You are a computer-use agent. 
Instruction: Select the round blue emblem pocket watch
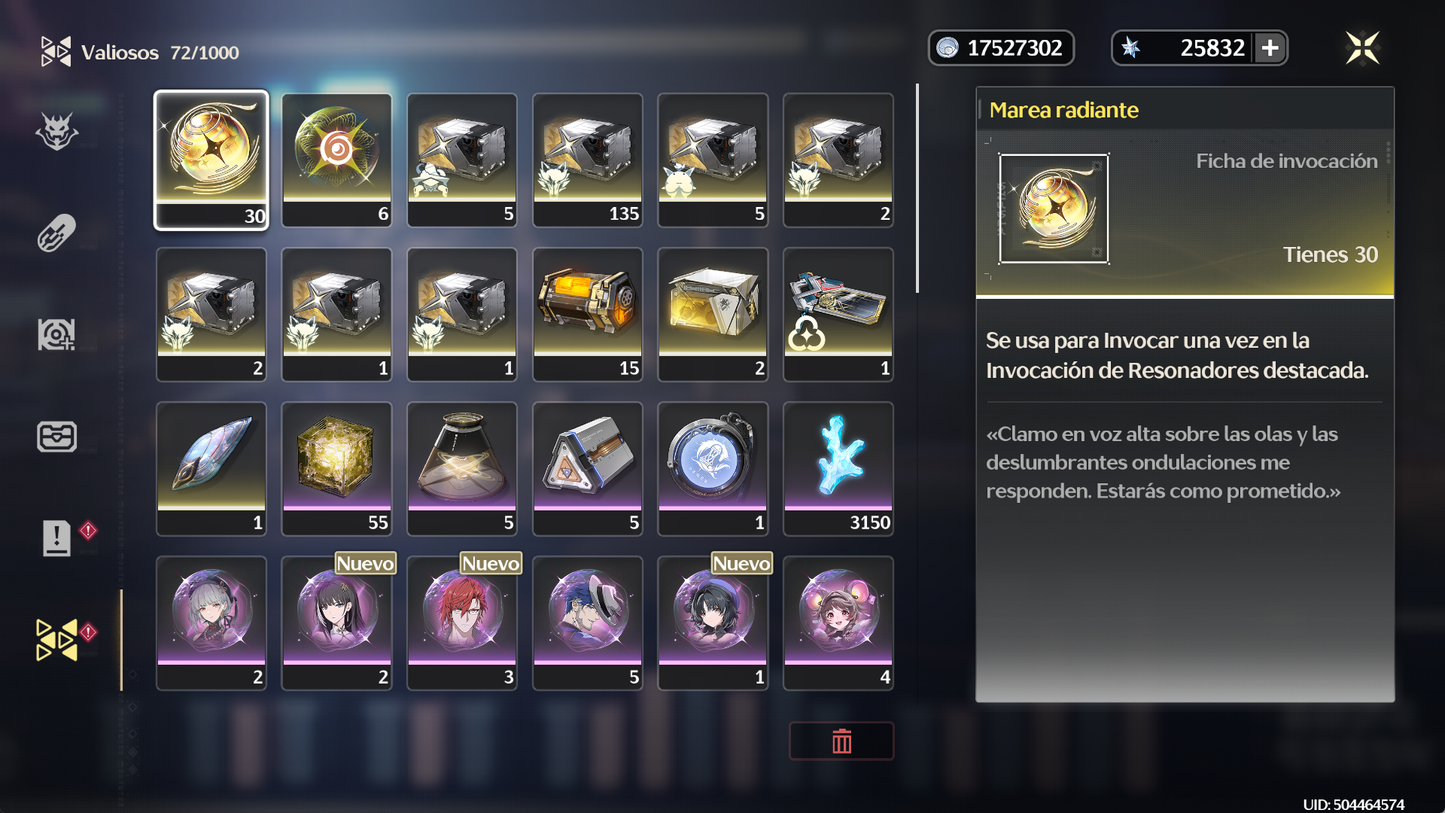713,468
